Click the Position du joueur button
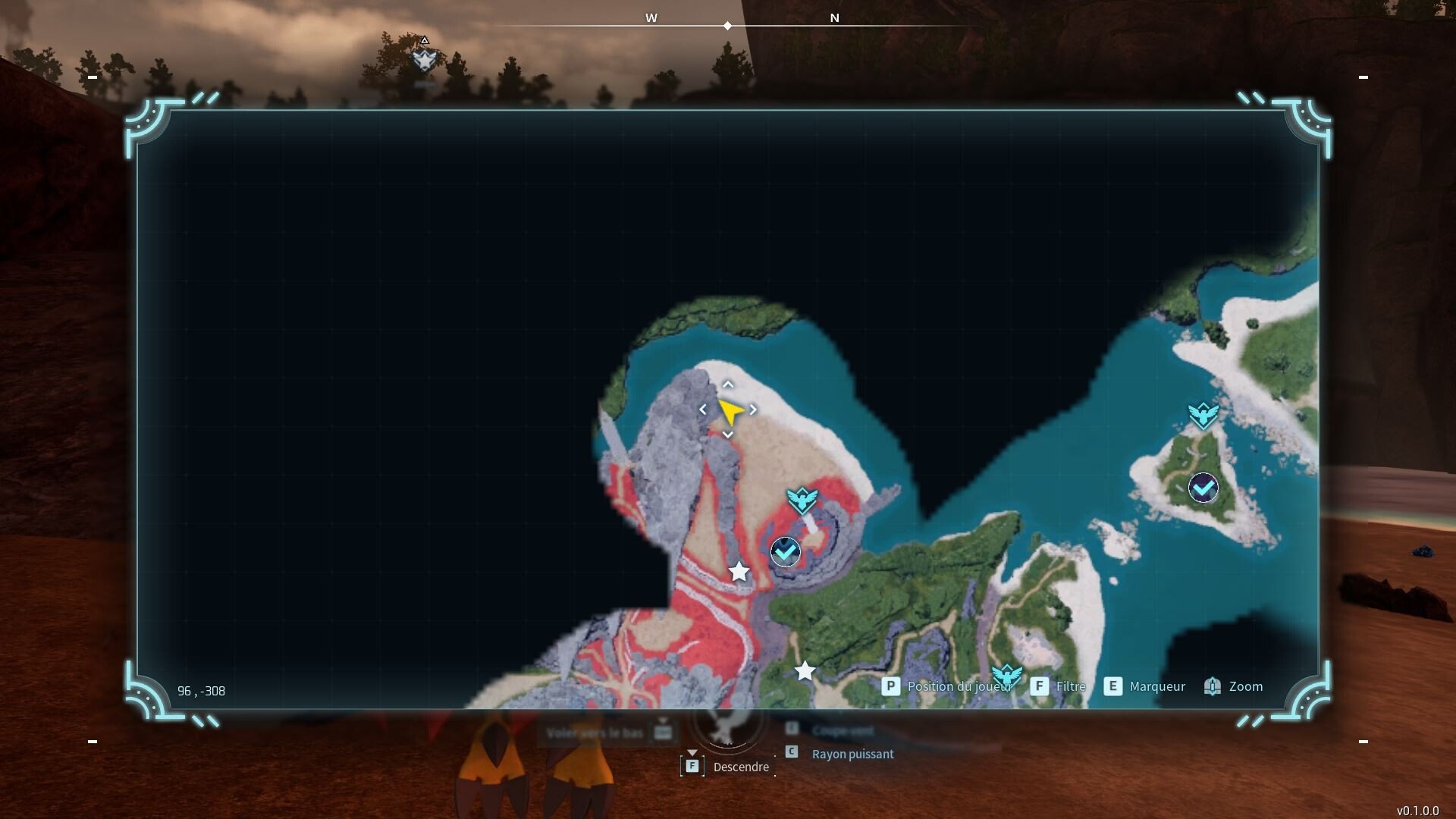Screen dimensions: 1456x819 (959, 686)
